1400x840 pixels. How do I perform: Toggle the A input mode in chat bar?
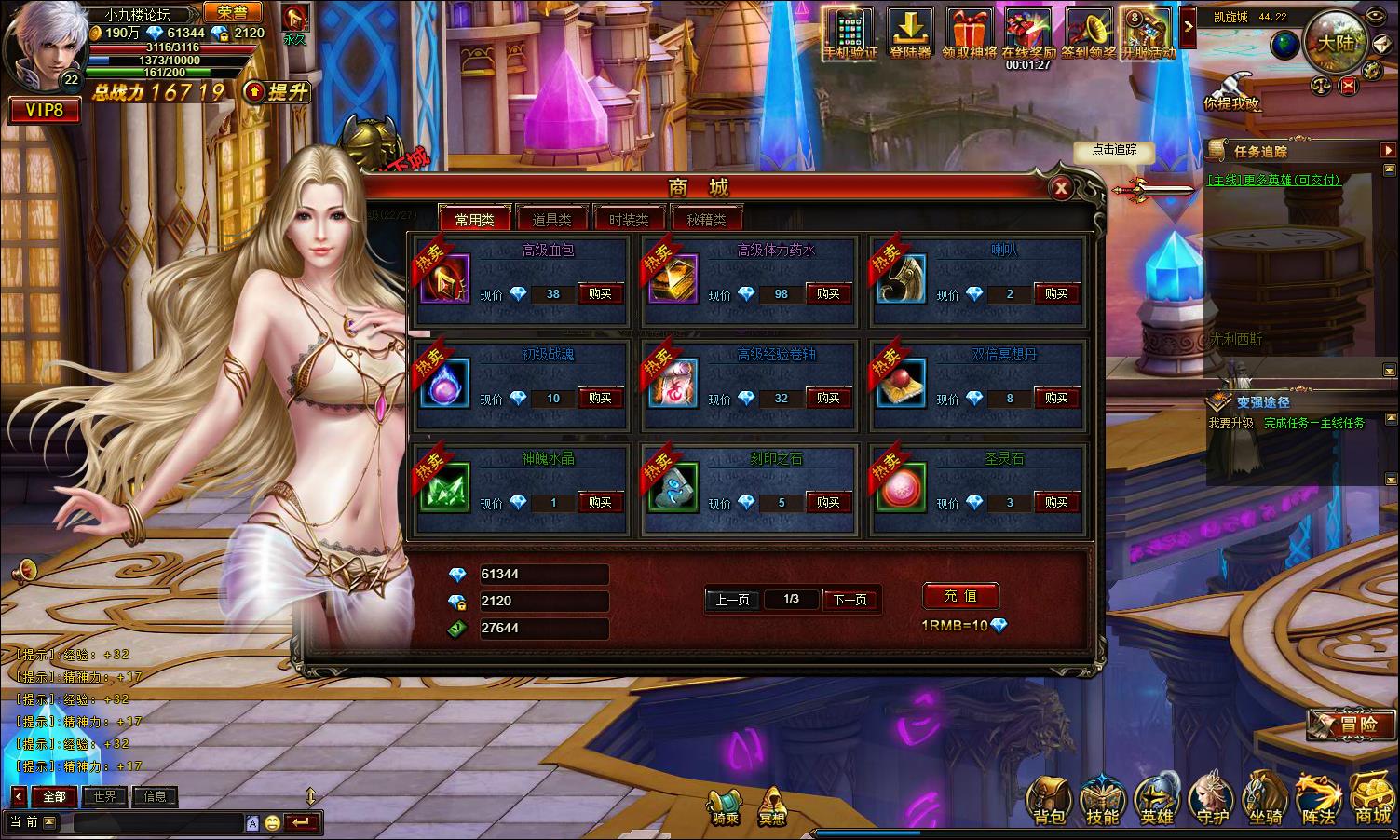coord(253,823)
